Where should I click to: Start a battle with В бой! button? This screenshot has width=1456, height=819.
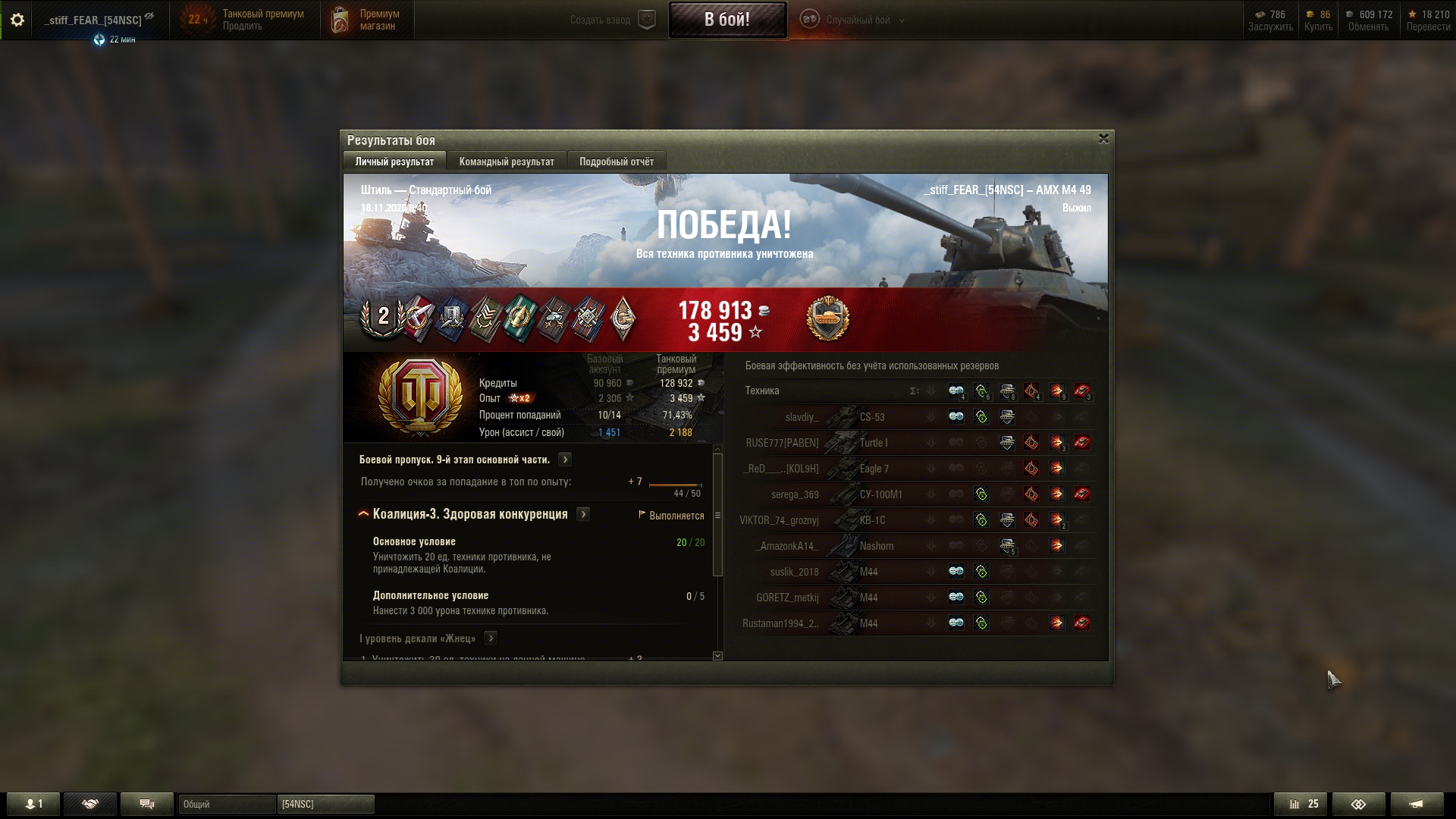click(727, 20)
